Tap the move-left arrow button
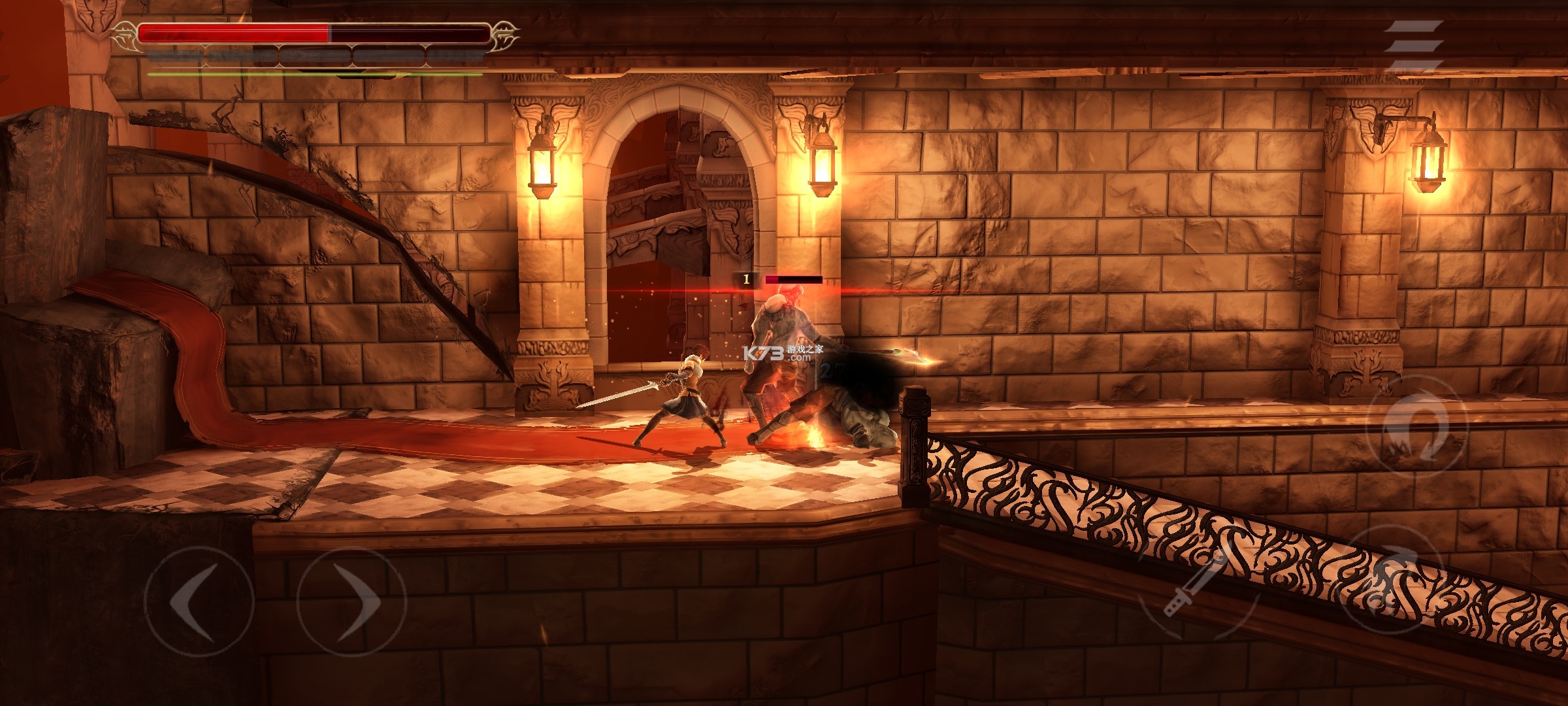The image size is (1568, 706). pyautogui.click(x=199, y=601)
